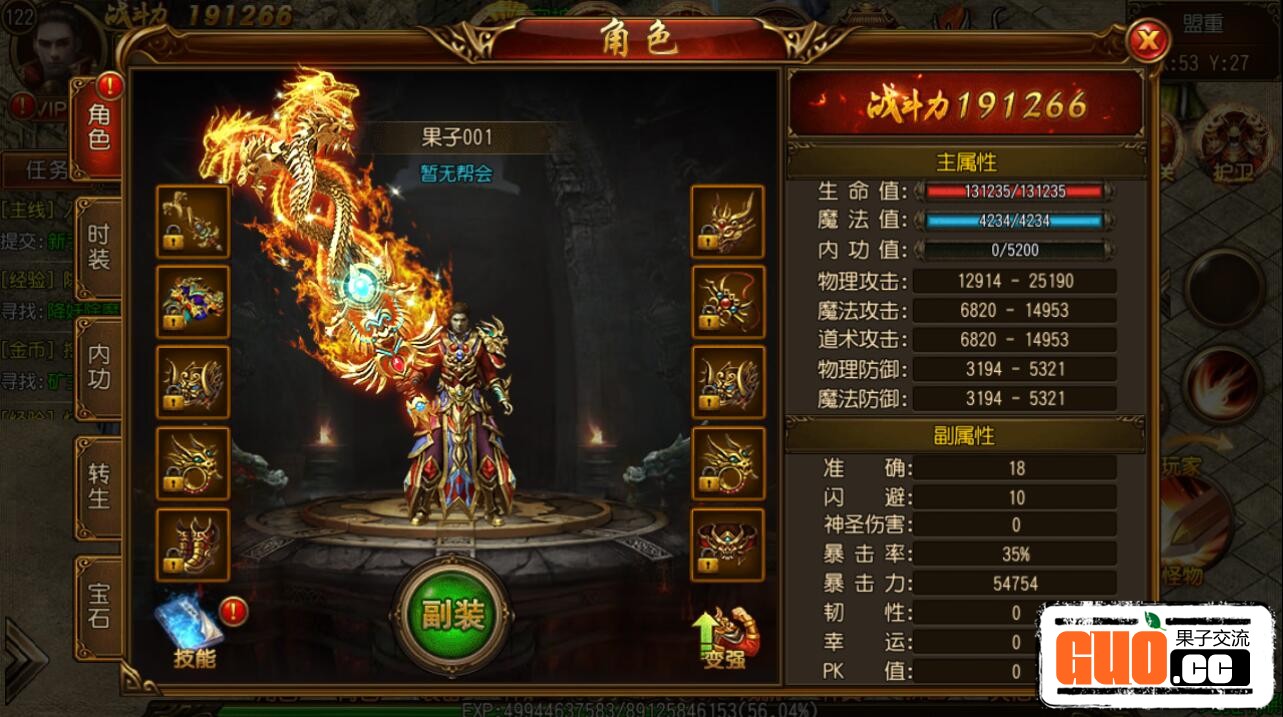Choose the blue-gold armor equipment slot

(x=193, y=302)
